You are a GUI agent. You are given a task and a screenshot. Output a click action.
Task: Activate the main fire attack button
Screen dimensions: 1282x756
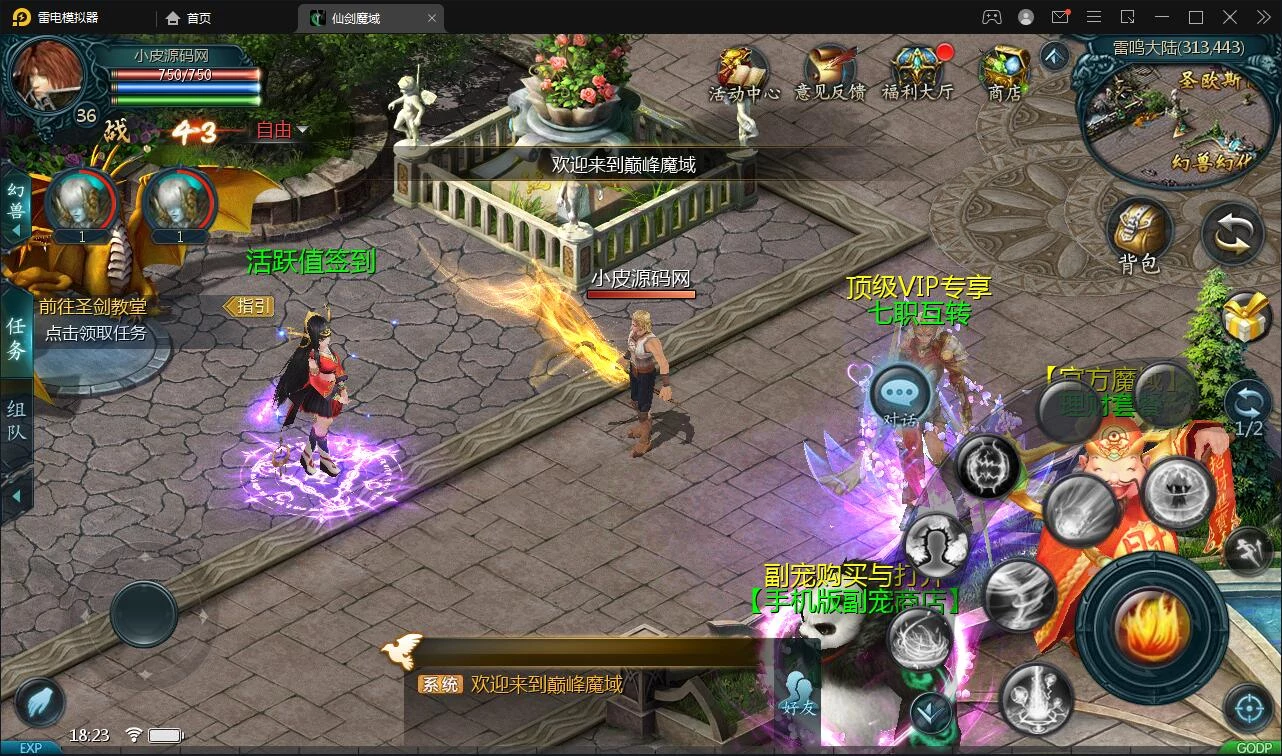pos(1152,625)
